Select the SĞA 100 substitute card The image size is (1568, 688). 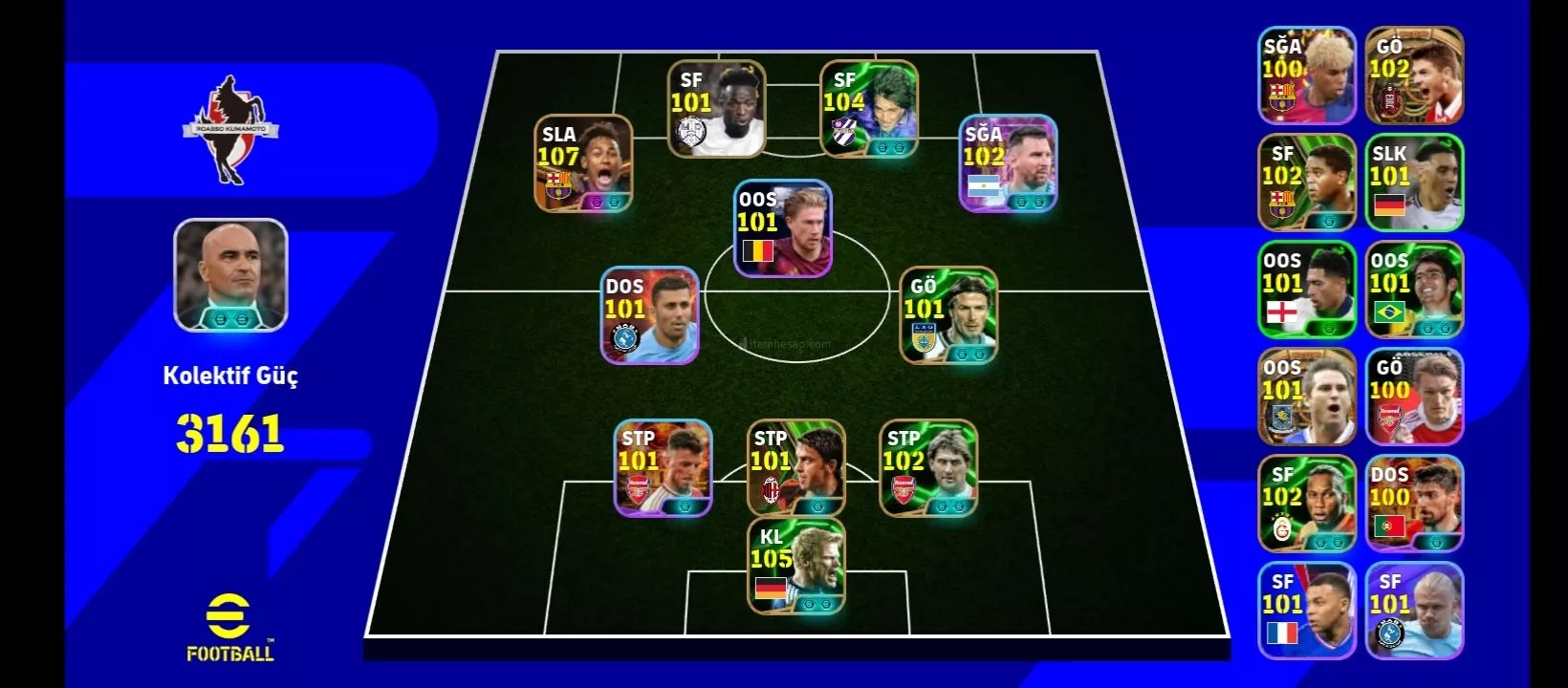coord(1306,75)
